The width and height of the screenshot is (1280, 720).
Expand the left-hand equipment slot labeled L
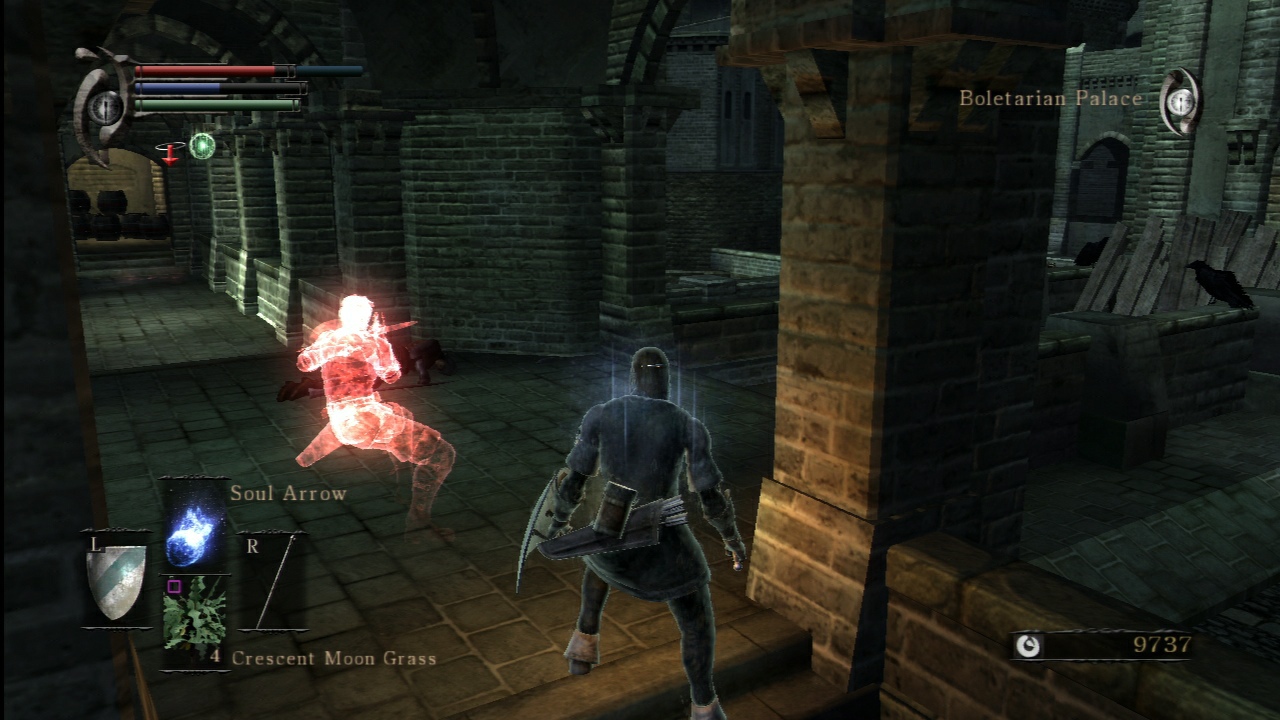coord(97,542)
